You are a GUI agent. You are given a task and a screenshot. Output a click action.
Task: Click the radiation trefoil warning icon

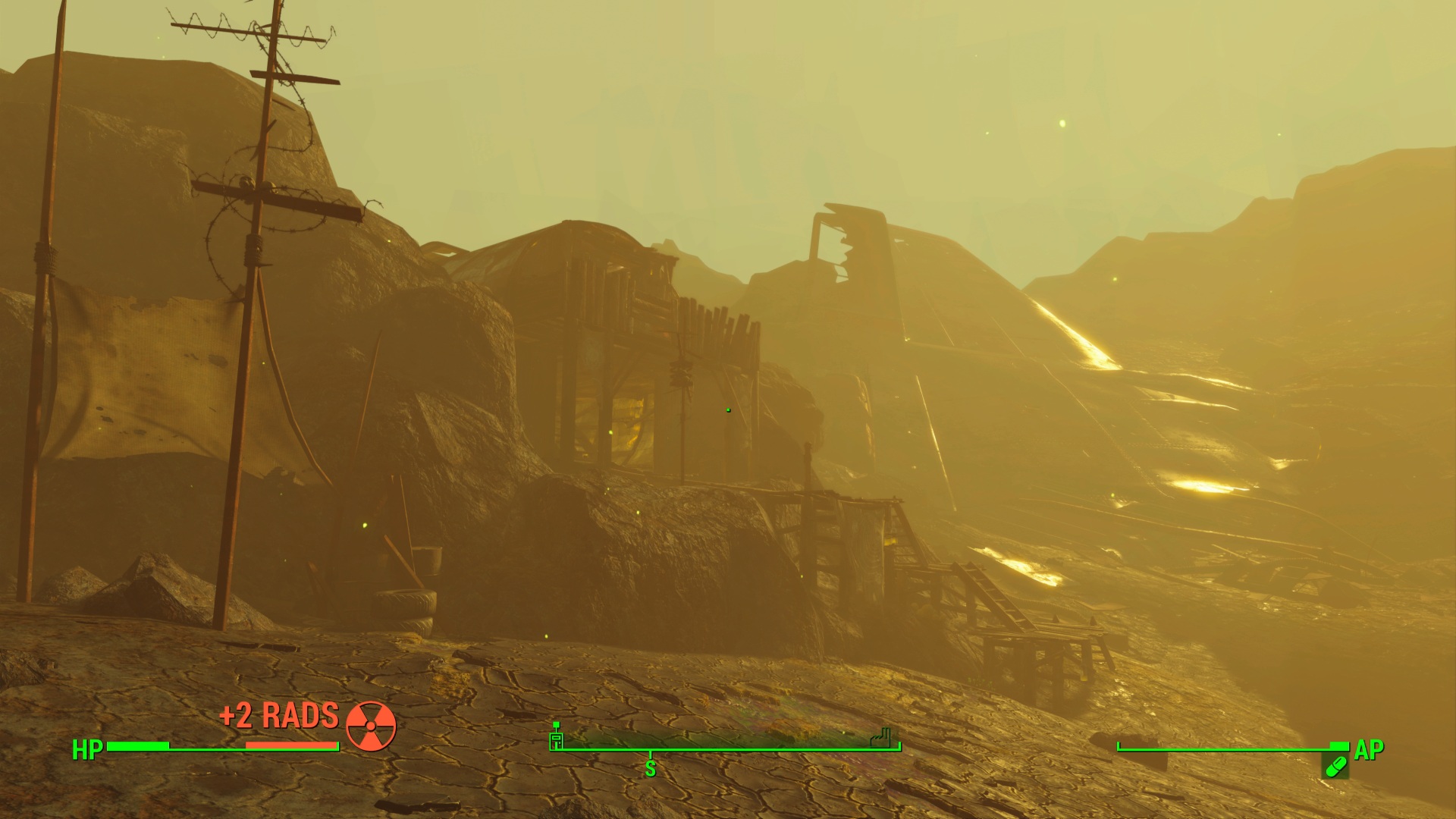[371, 726]
